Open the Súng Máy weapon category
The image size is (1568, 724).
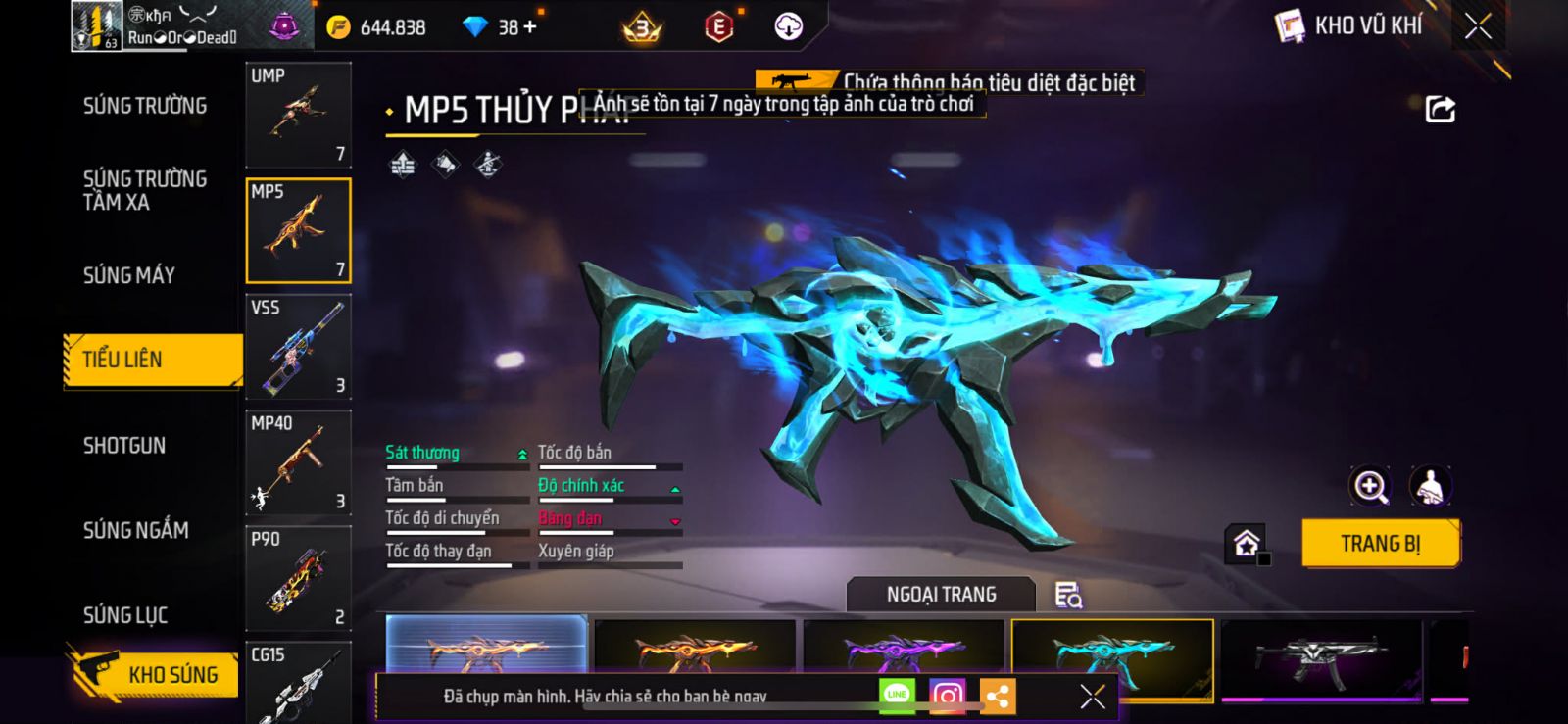(128, 275)
